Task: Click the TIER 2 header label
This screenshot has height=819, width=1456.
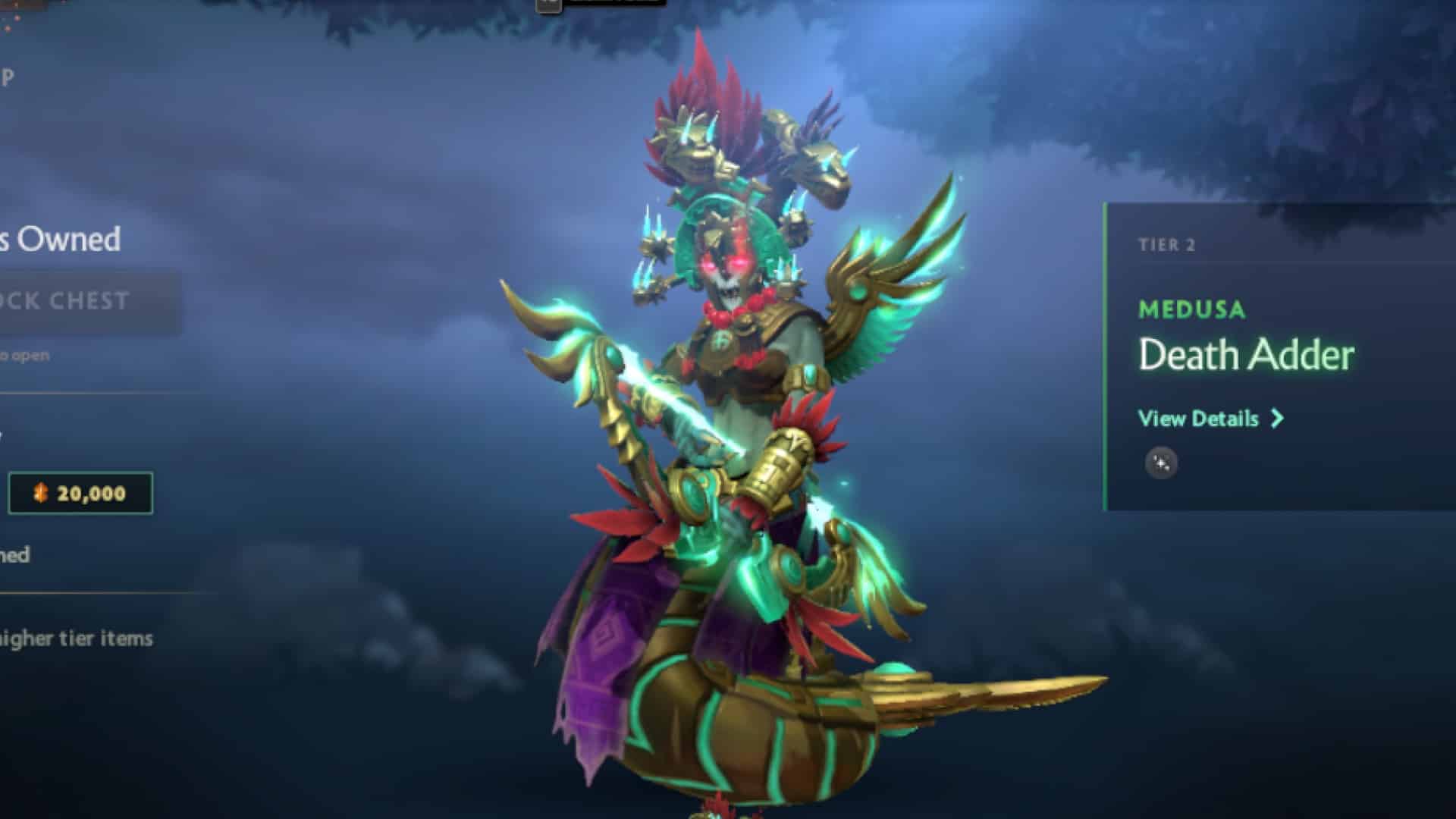Action: [1168, 244]
